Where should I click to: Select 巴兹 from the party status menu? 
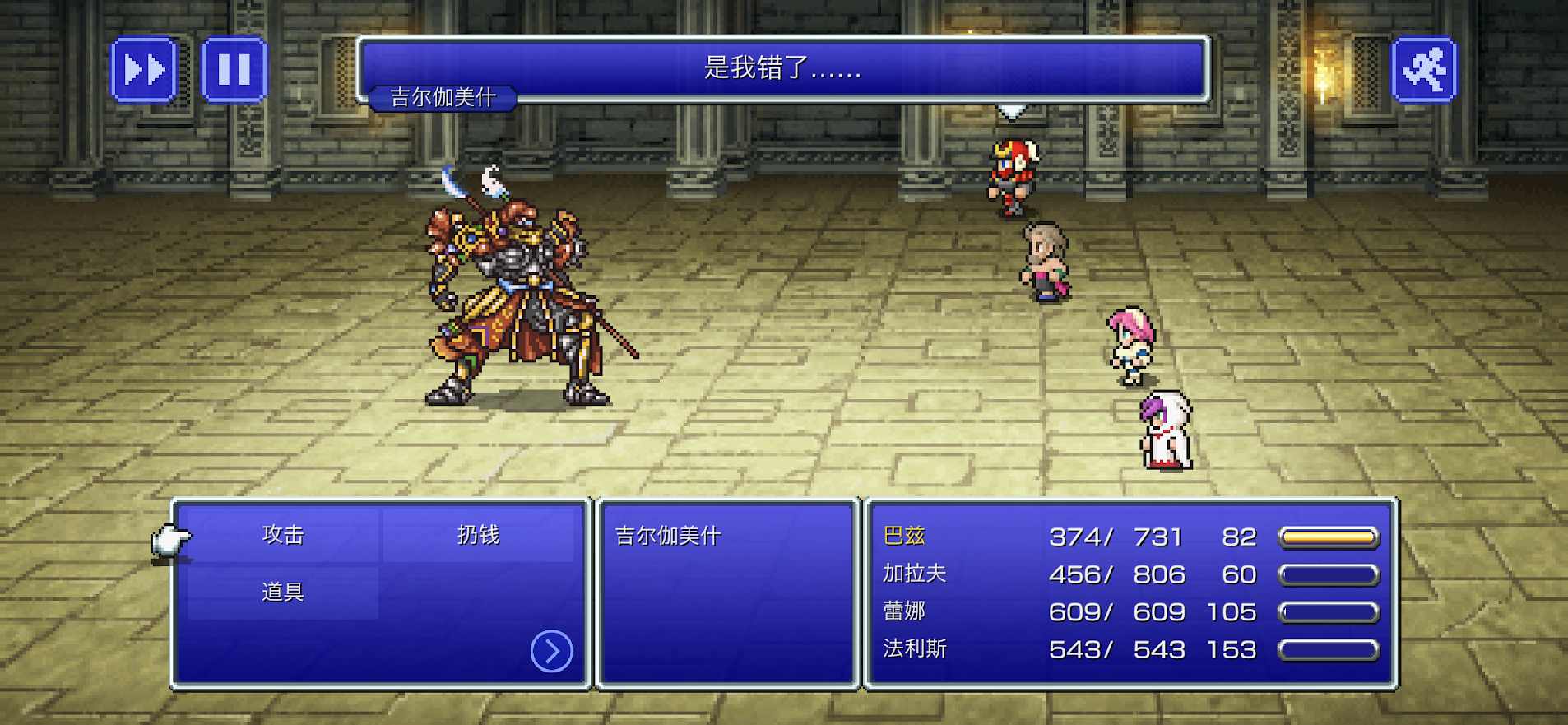(907, 536)
